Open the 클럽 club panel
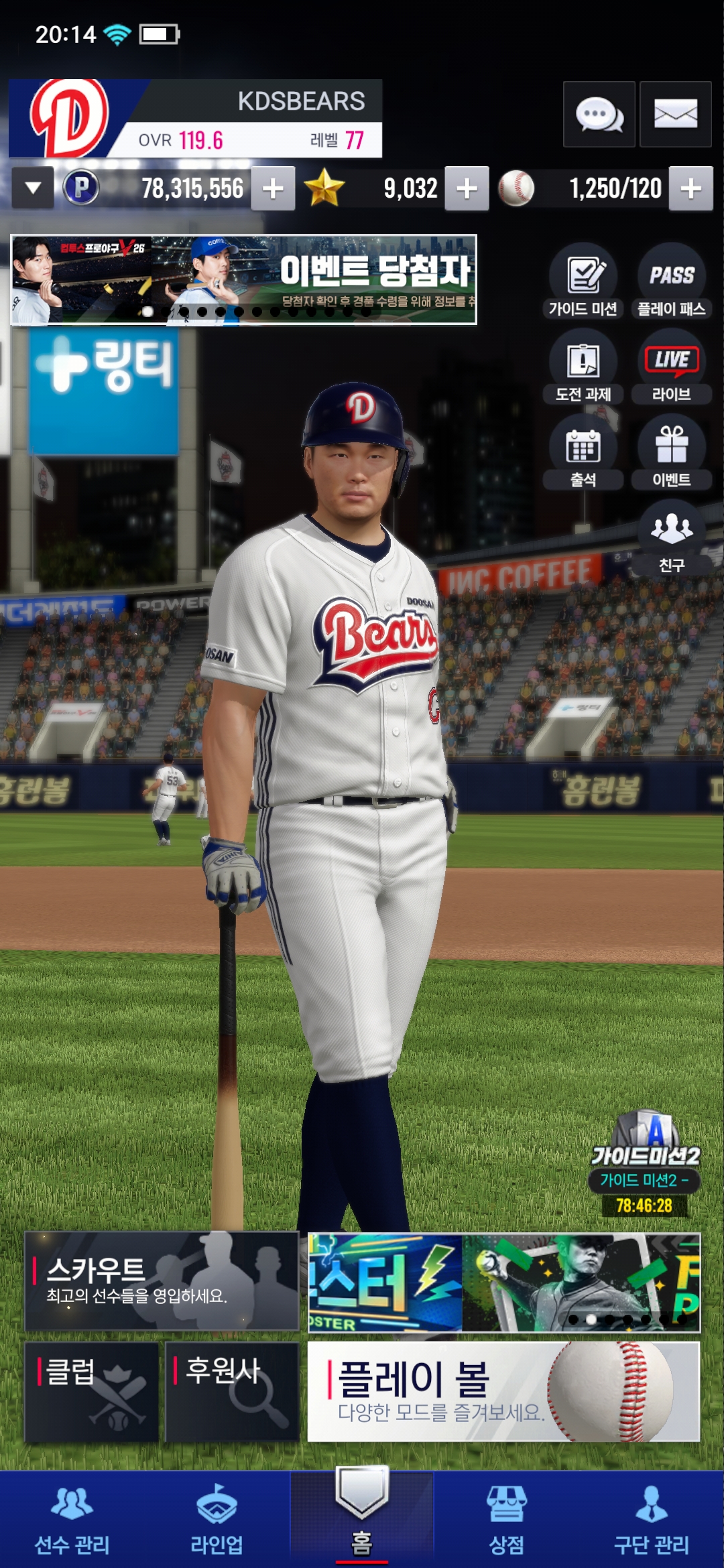The width and height of the screenshot is (724, 1568). [92, 1391]
